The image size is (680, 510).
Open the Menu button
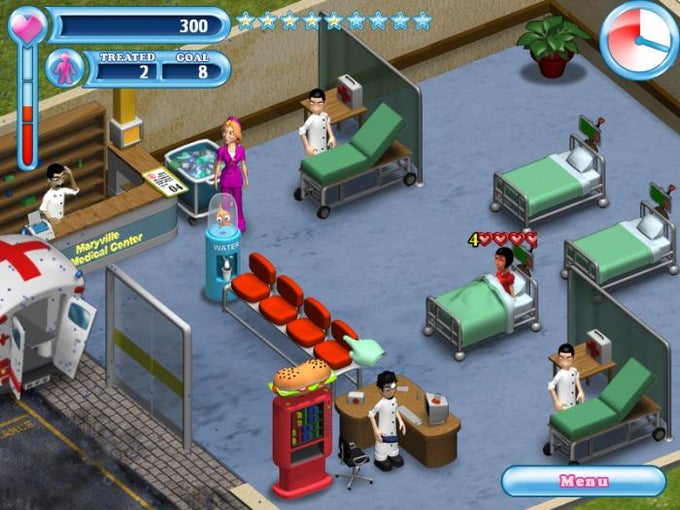(x=583, y=481)
